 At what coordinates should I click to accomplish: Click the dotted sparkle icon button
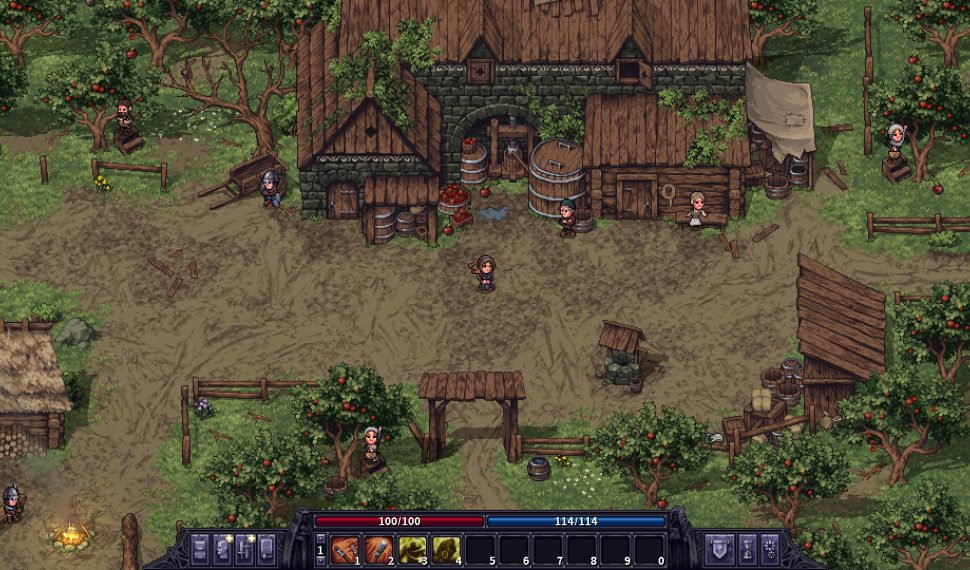pos(771,549)
